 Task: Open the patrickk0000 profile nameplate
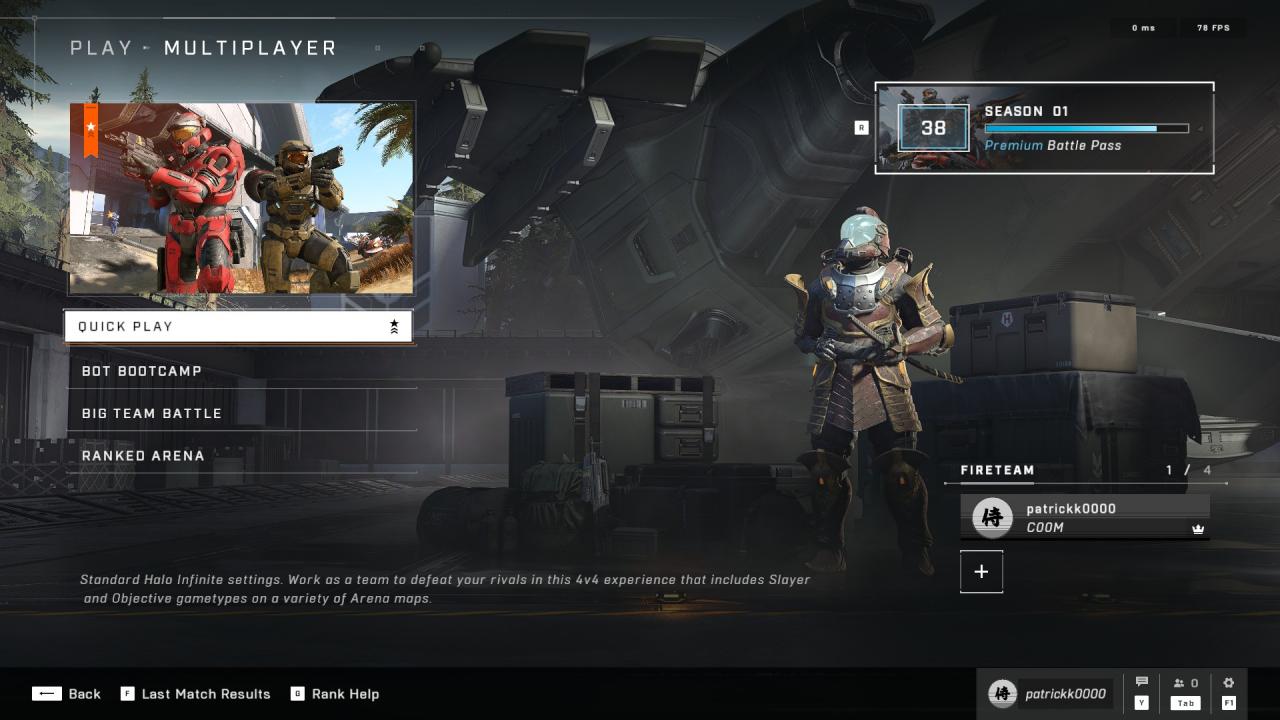[x=1050, y=694]
